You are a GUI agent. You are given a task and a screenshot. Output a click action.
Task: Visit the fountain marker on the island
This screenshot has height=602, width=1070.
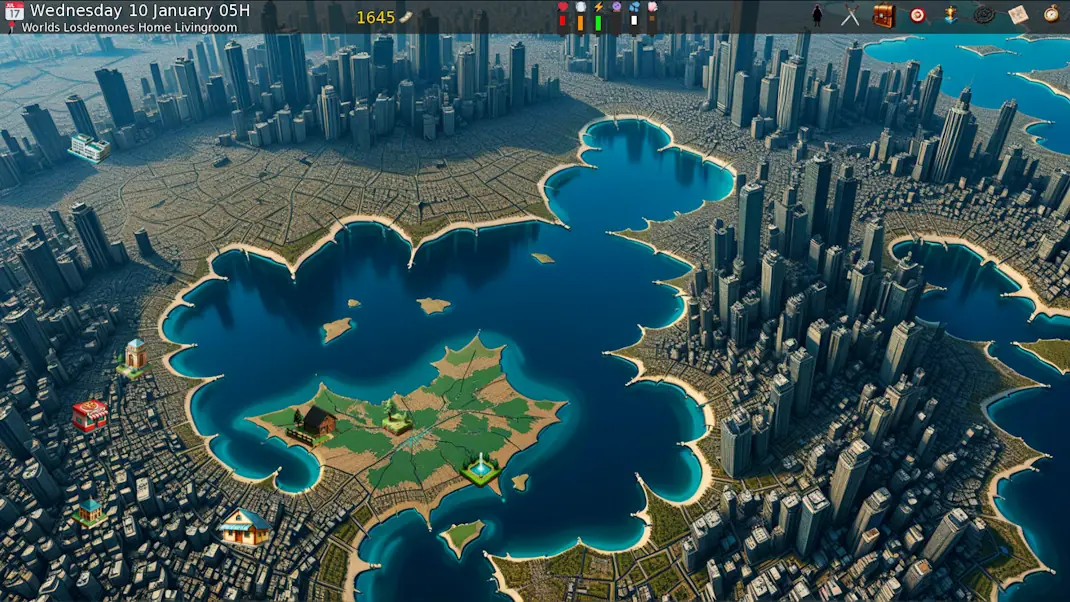481,469
